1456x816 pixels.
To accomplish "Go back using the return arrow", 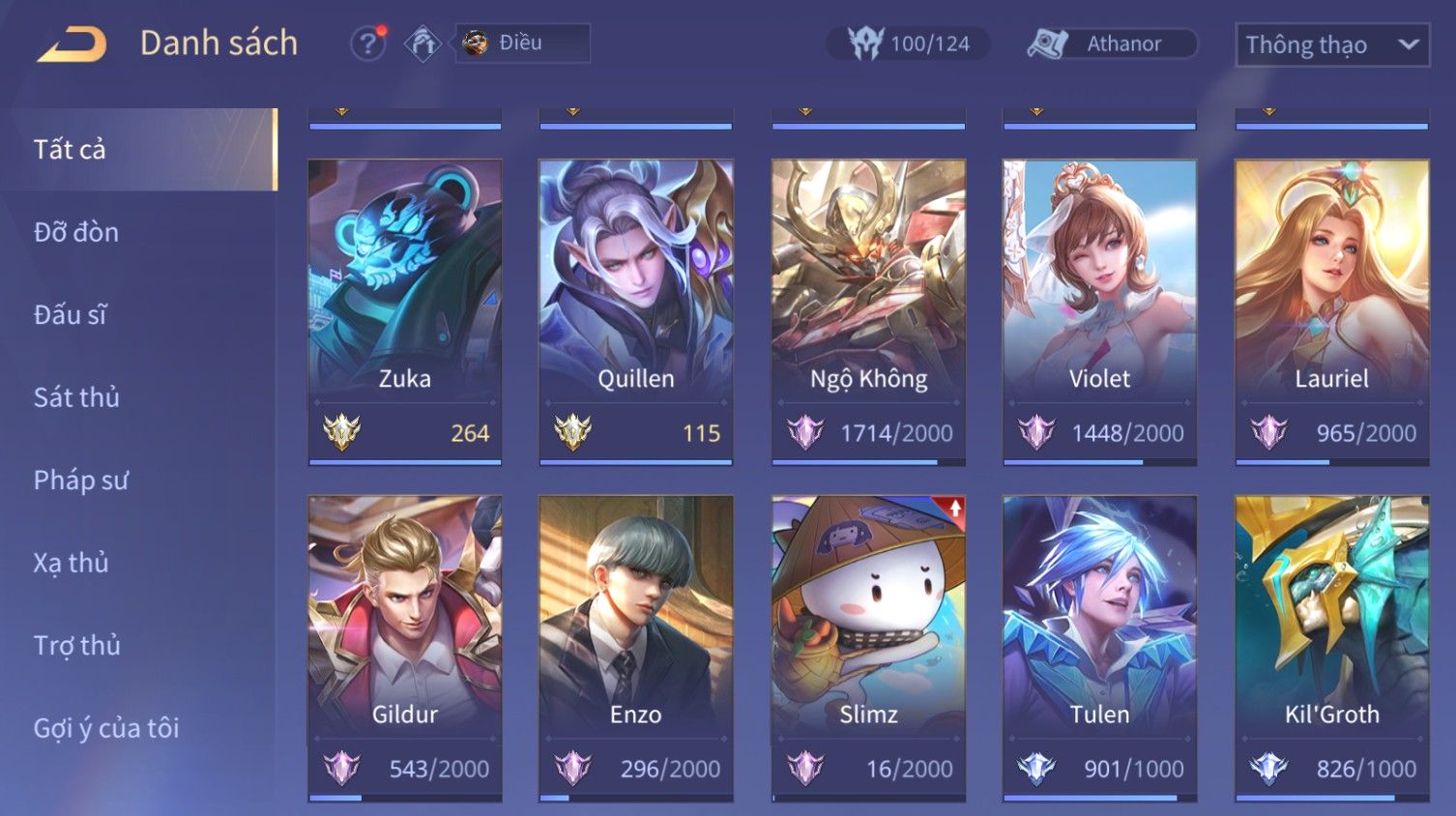I will (72, 44).
